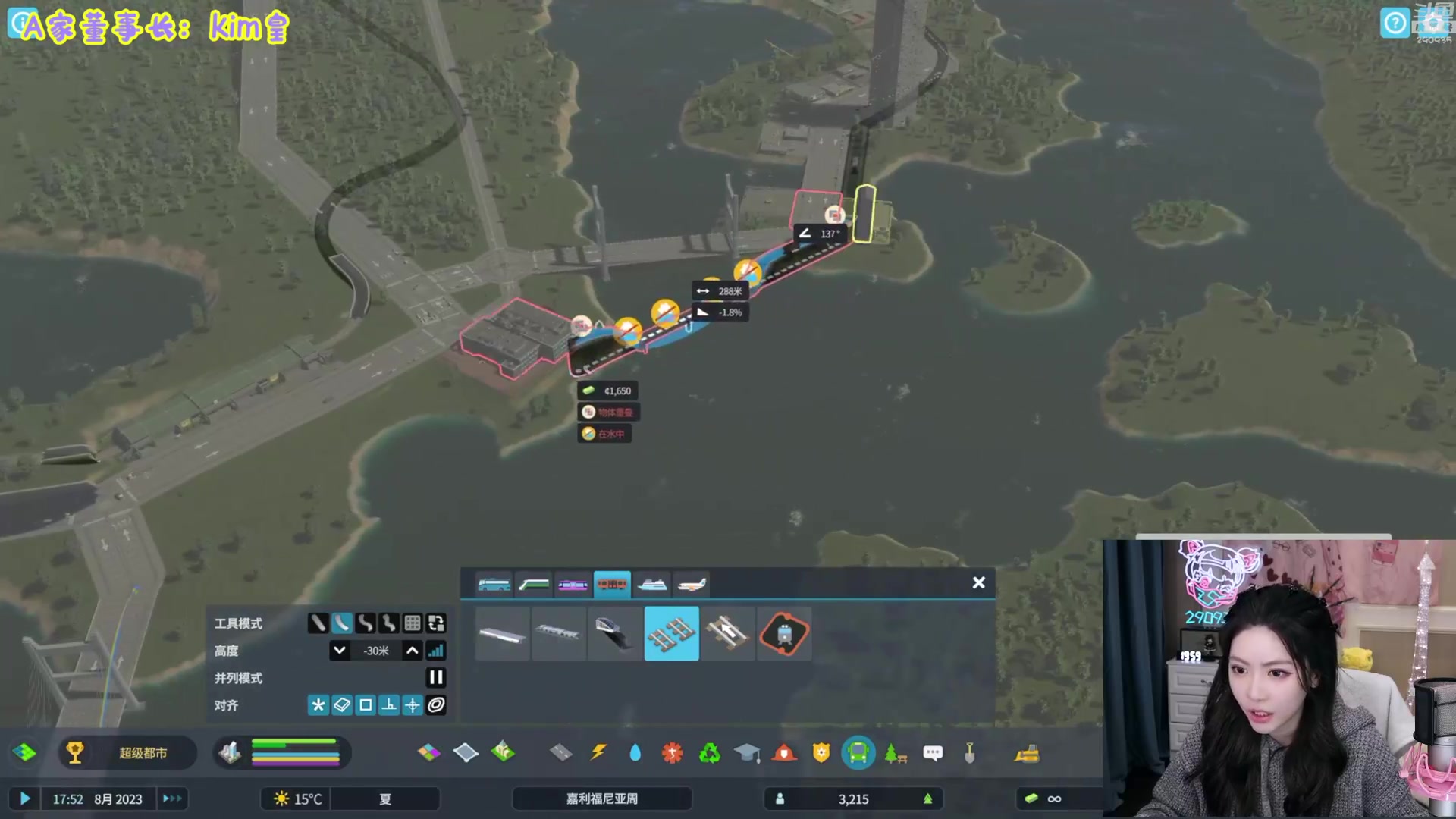The height and width of the screenshot is (819, 1456).
Task: Select the twin subway track piece
Action: [671, 633]
